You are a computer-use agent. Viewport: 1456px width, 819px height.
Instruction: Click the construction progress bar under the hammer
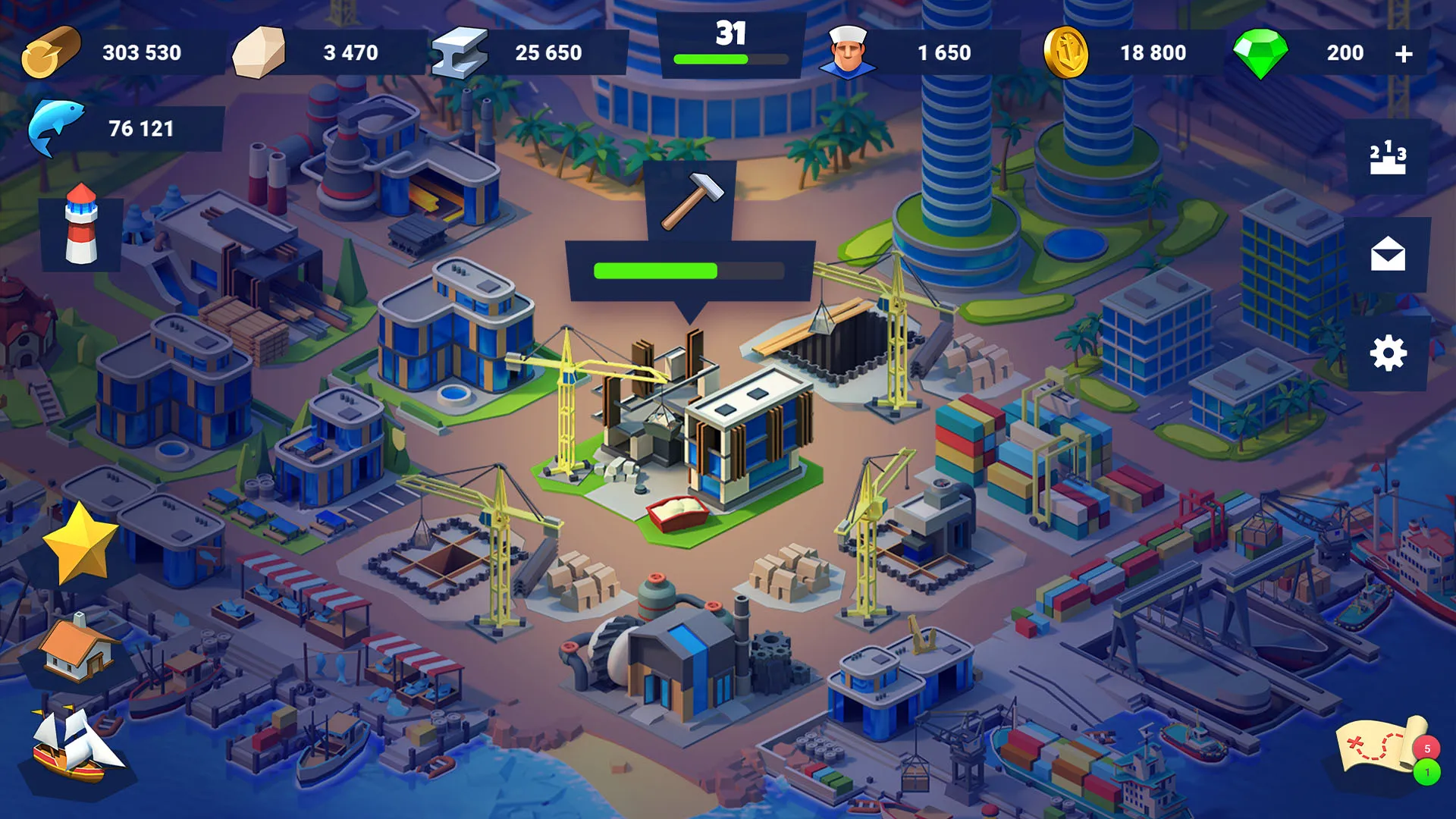click(689, 268)
